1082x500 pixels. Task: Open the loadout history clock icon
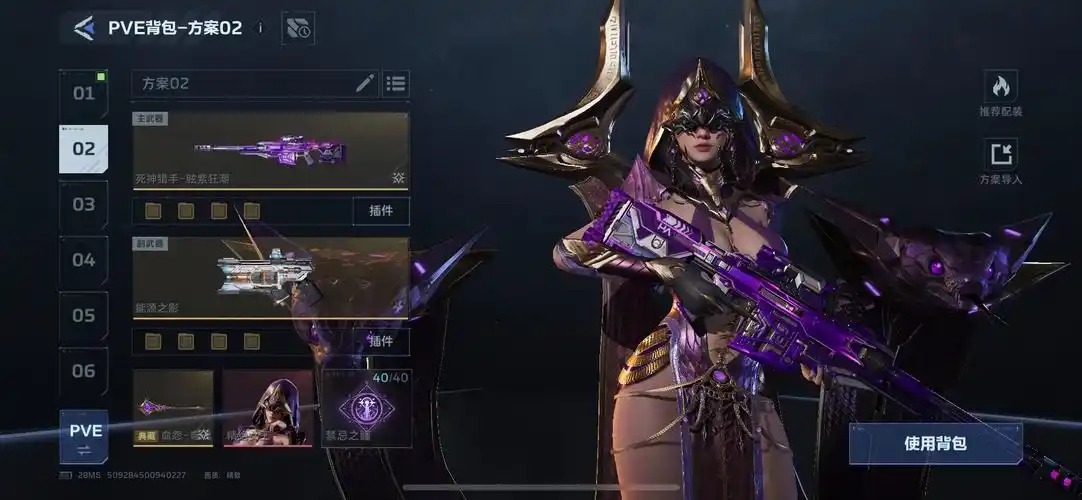(298, 28)
